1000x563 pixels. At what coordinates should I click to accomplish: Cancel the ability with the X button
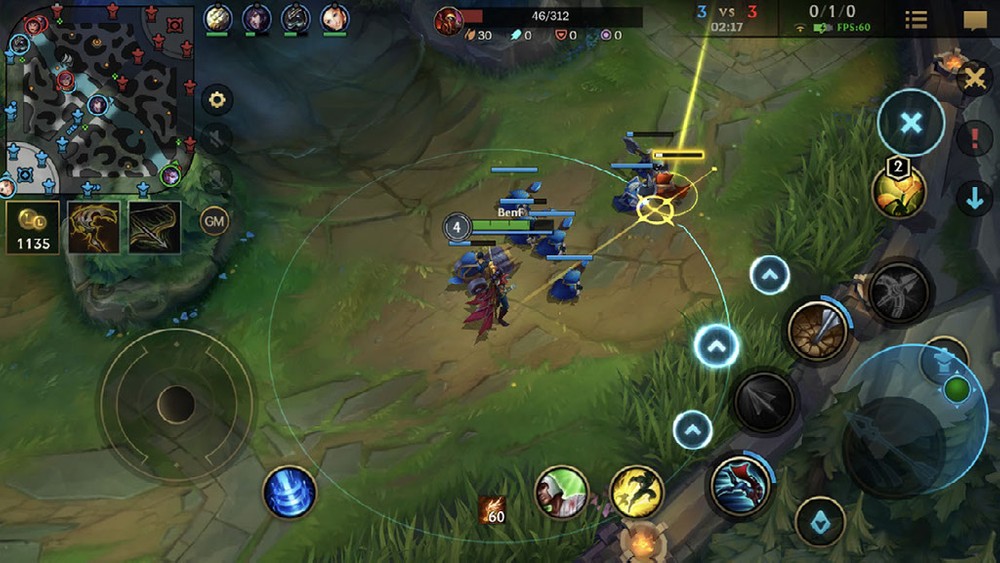(910, 123)
